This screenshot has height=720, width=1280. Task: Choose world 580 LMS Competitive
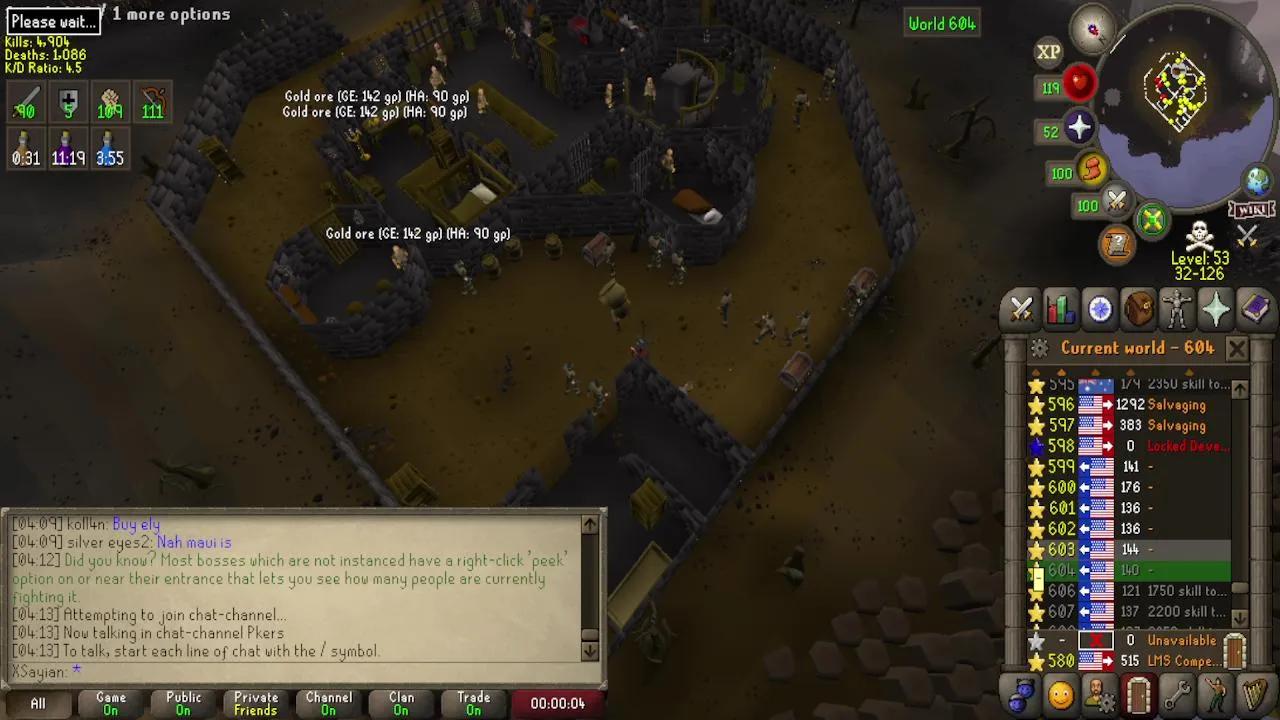1130,661
